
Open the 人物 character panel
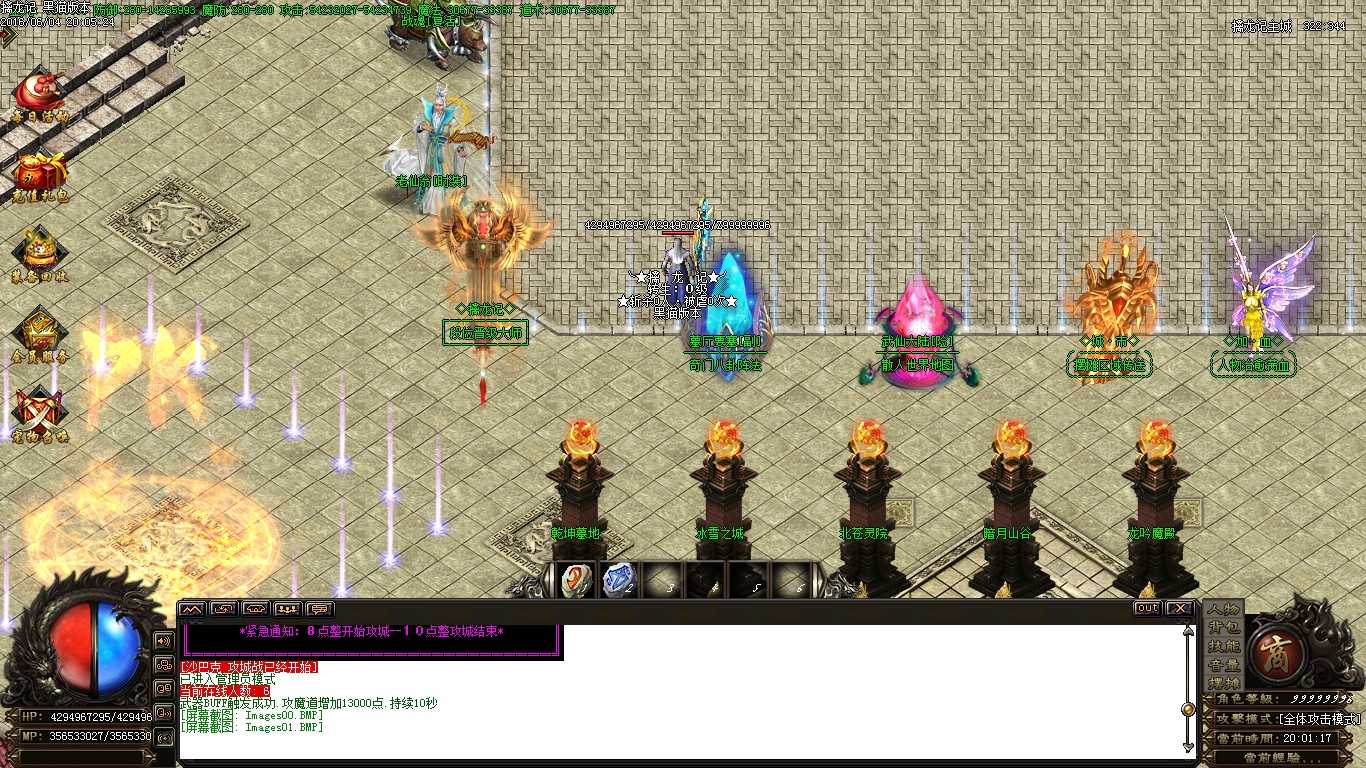click(1224, 608)
